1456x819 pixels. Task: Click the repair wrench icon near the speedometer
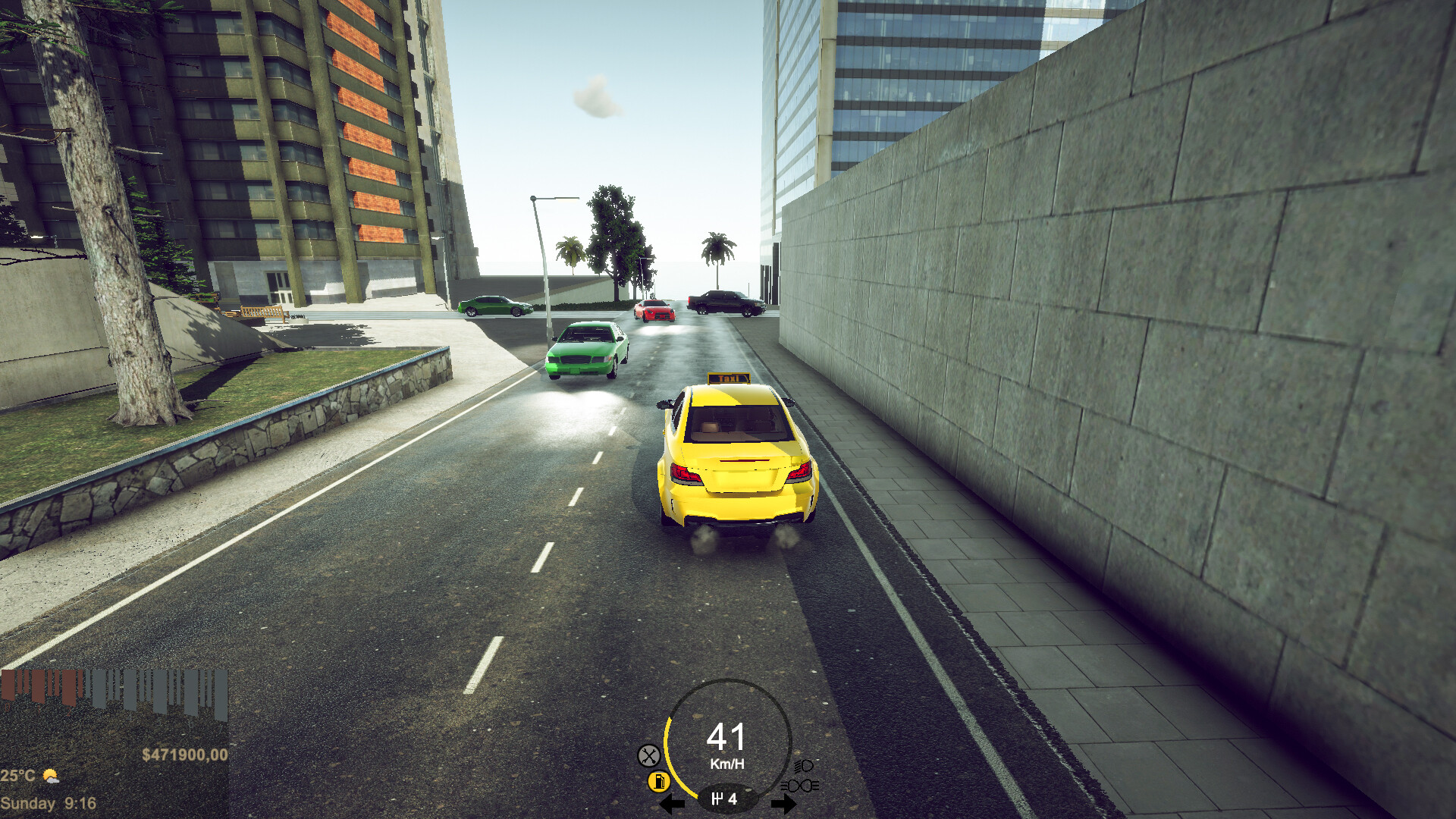pos(649,755)
